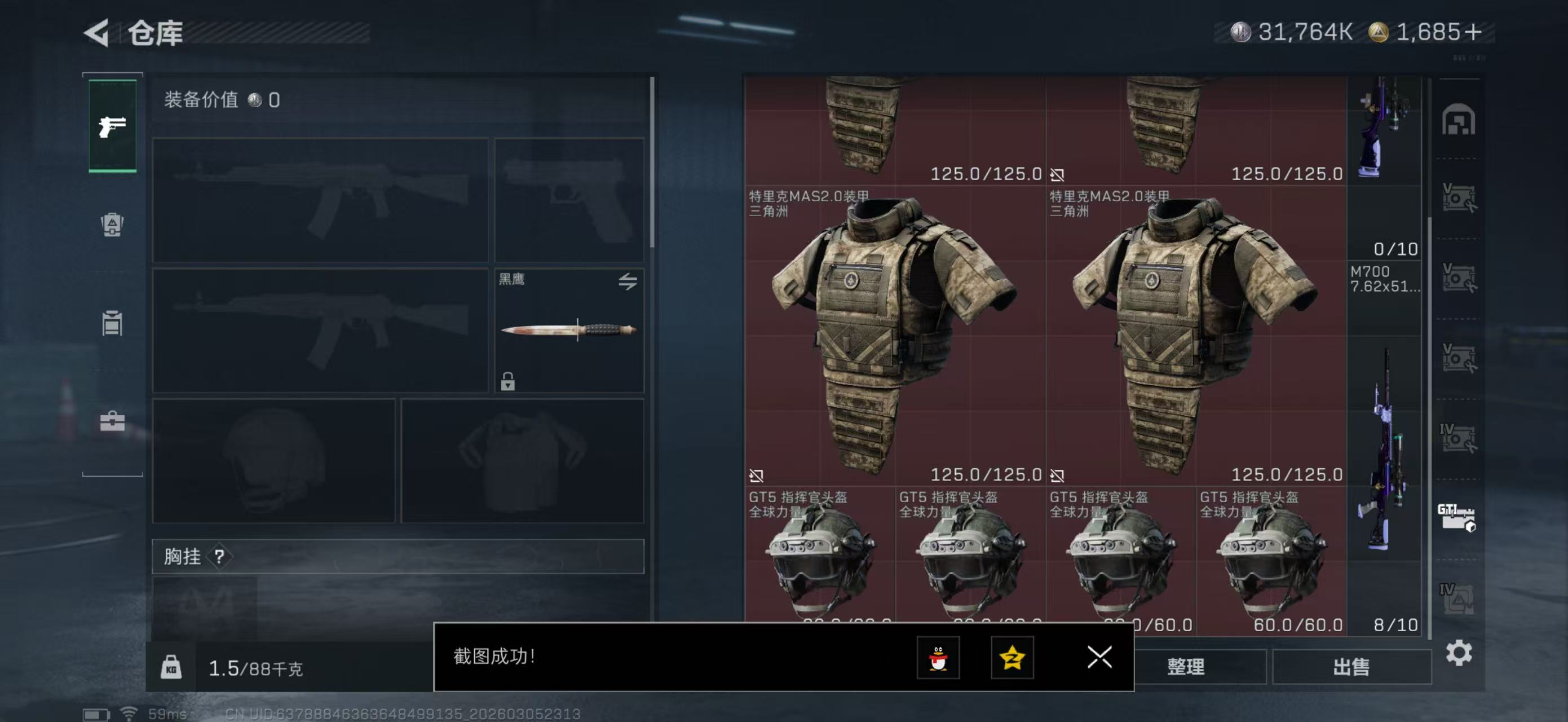Select the 黑鹰 knife slot
Screen dimensions: 1568x722
coord(568,330)
